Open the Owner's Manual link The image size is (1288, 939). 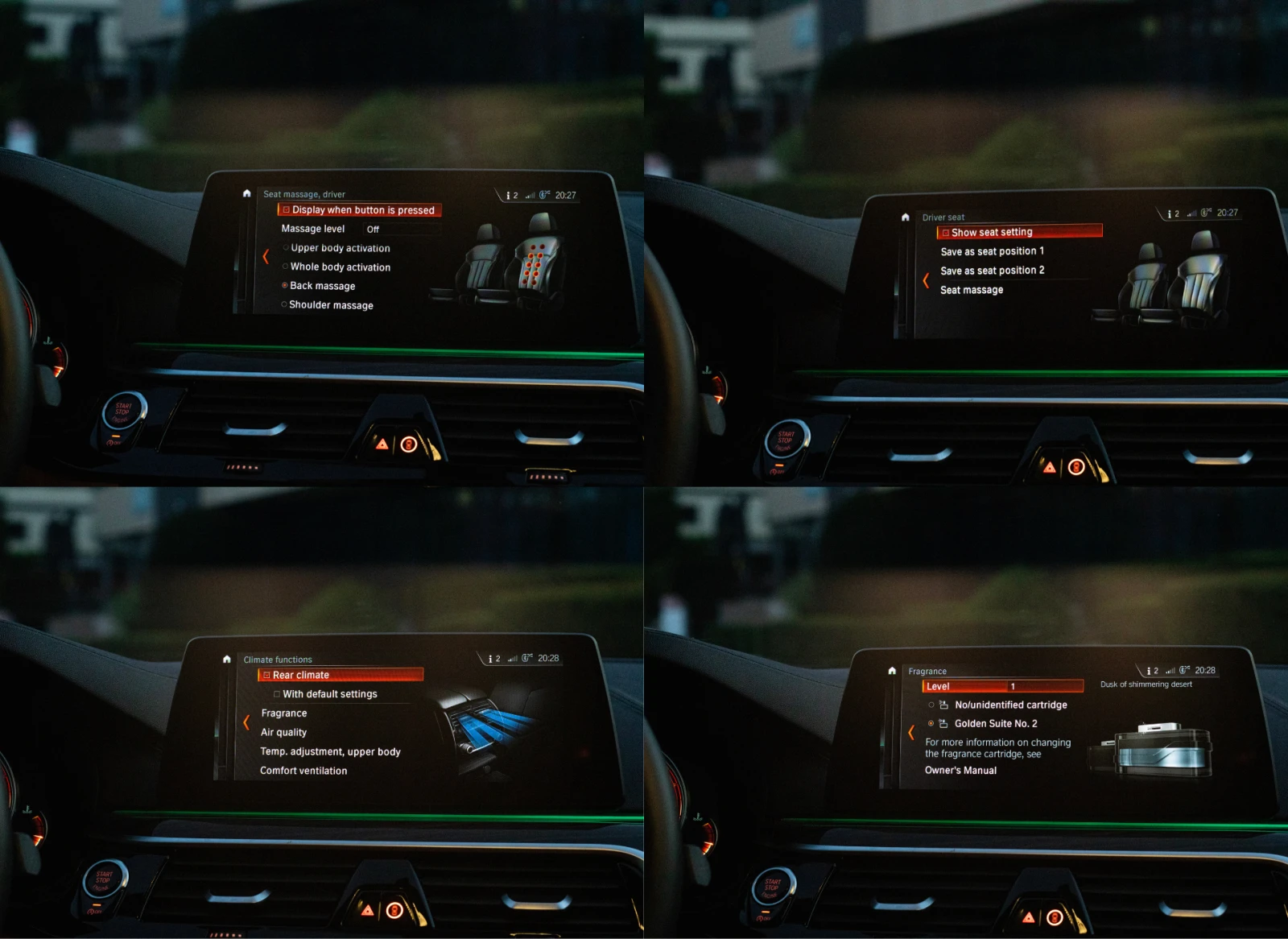[x=962, y=771]
